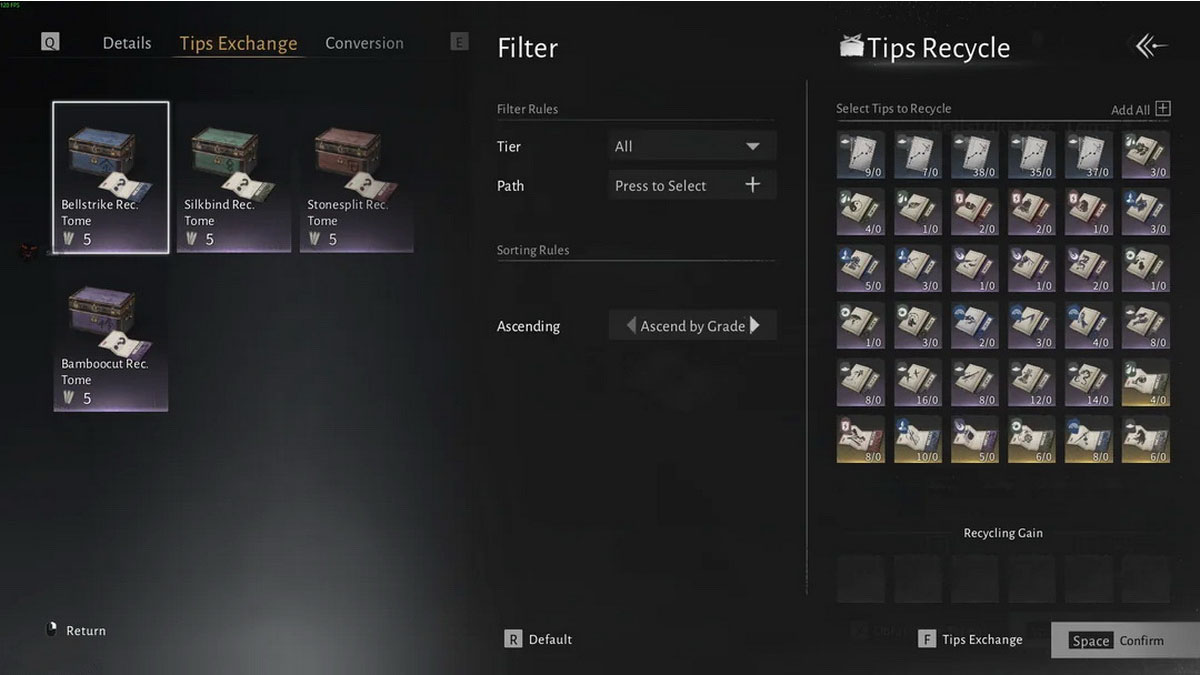Click the Path 'Press to Select' field

[x=692, y=185]
